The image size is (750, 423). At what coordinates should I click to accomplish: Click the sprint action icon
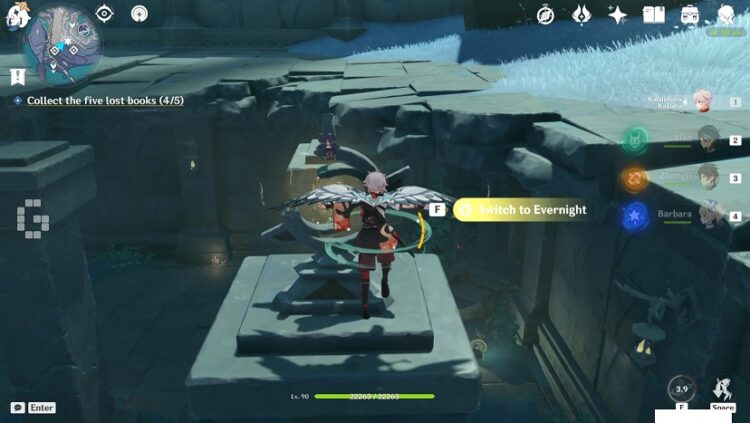(x=721, y=389)
